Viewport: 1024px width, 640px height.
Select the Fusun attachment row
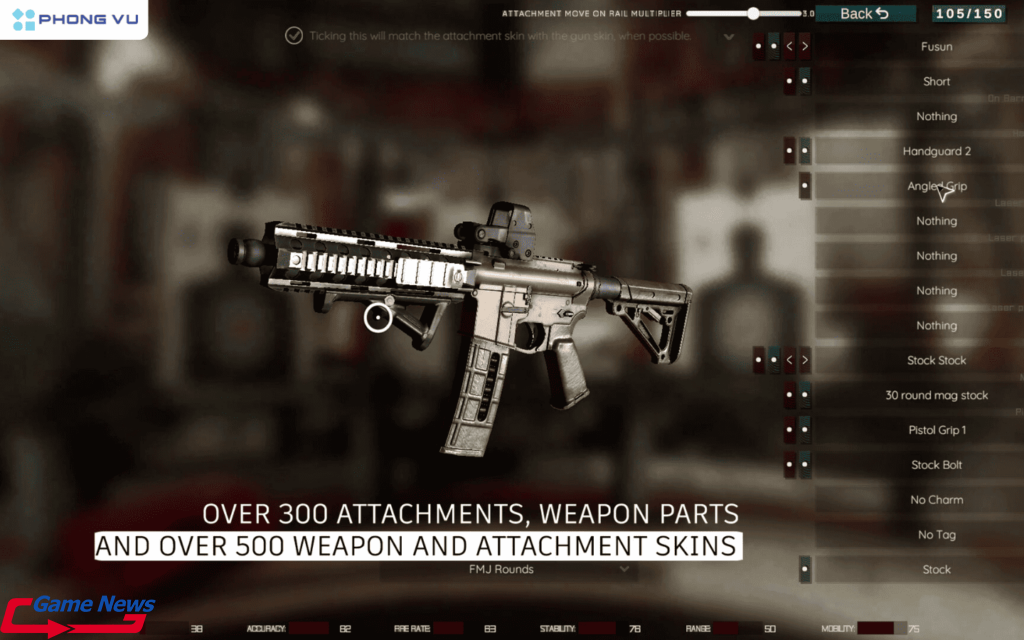coord(936,46)
